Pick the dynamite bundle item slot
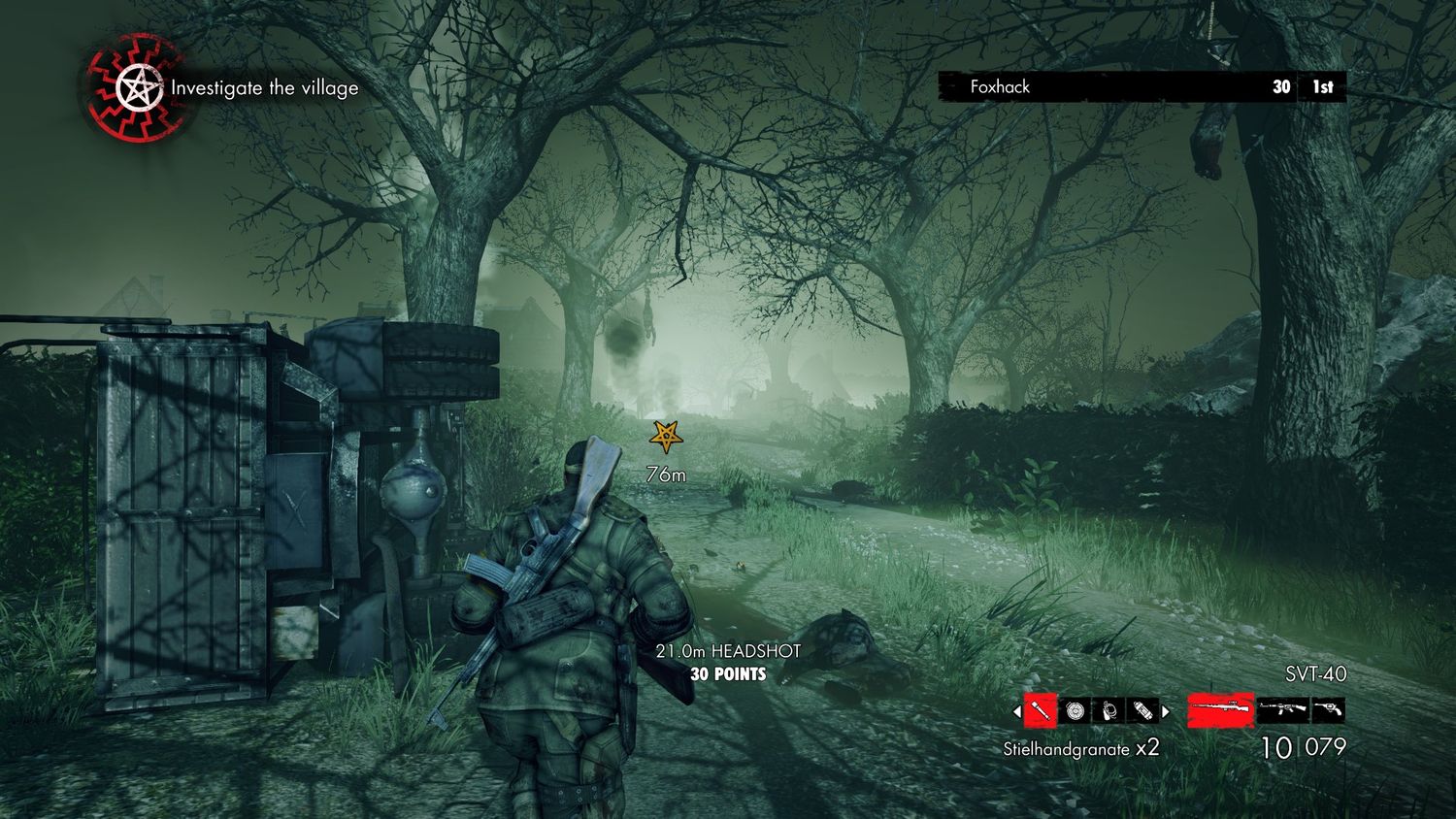Screen dimensions: 1456x819 [1143, 711]
